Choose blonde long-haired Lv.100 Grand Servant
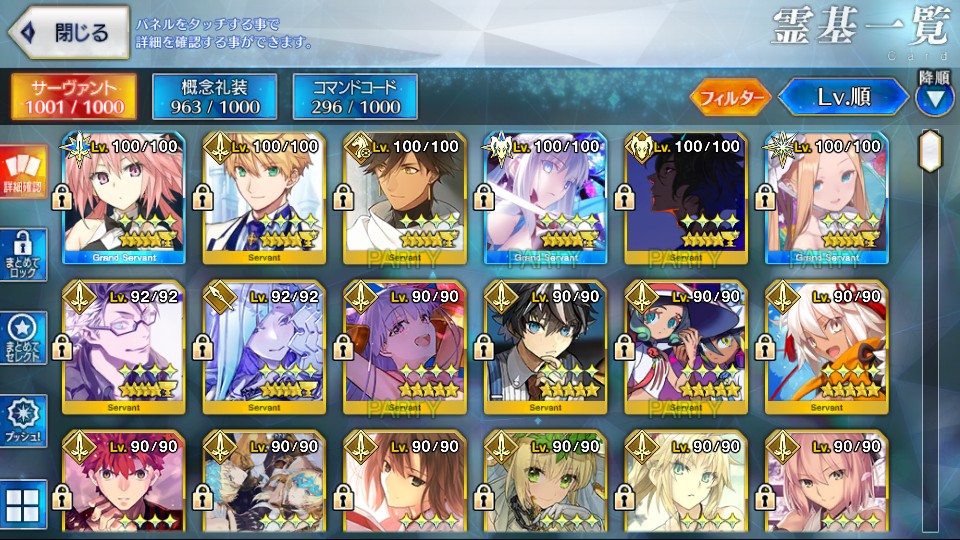The image size is (960, 540). [825, 197]
